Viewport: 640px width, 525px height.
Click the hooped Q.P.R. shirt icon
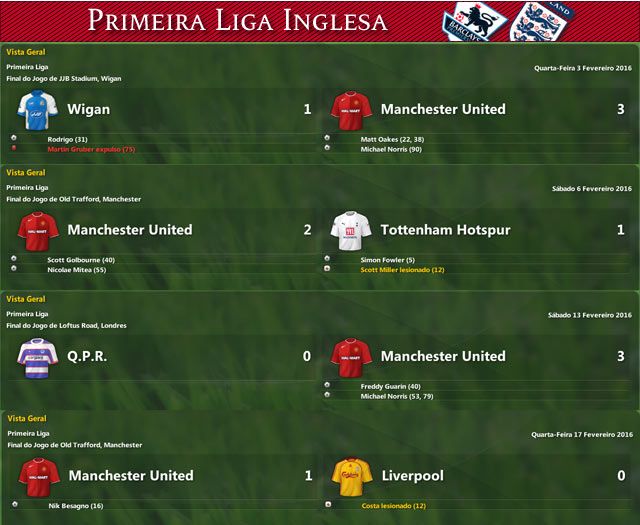tap(38, 357)
